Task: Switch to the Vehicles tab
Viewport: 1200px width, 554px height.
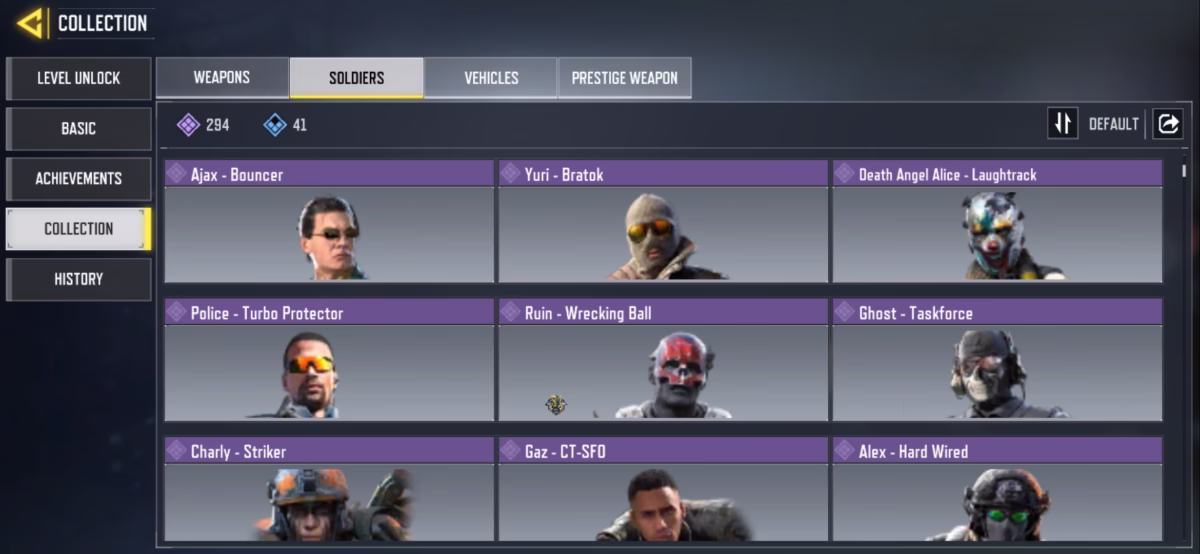Action: coord(491,77)
